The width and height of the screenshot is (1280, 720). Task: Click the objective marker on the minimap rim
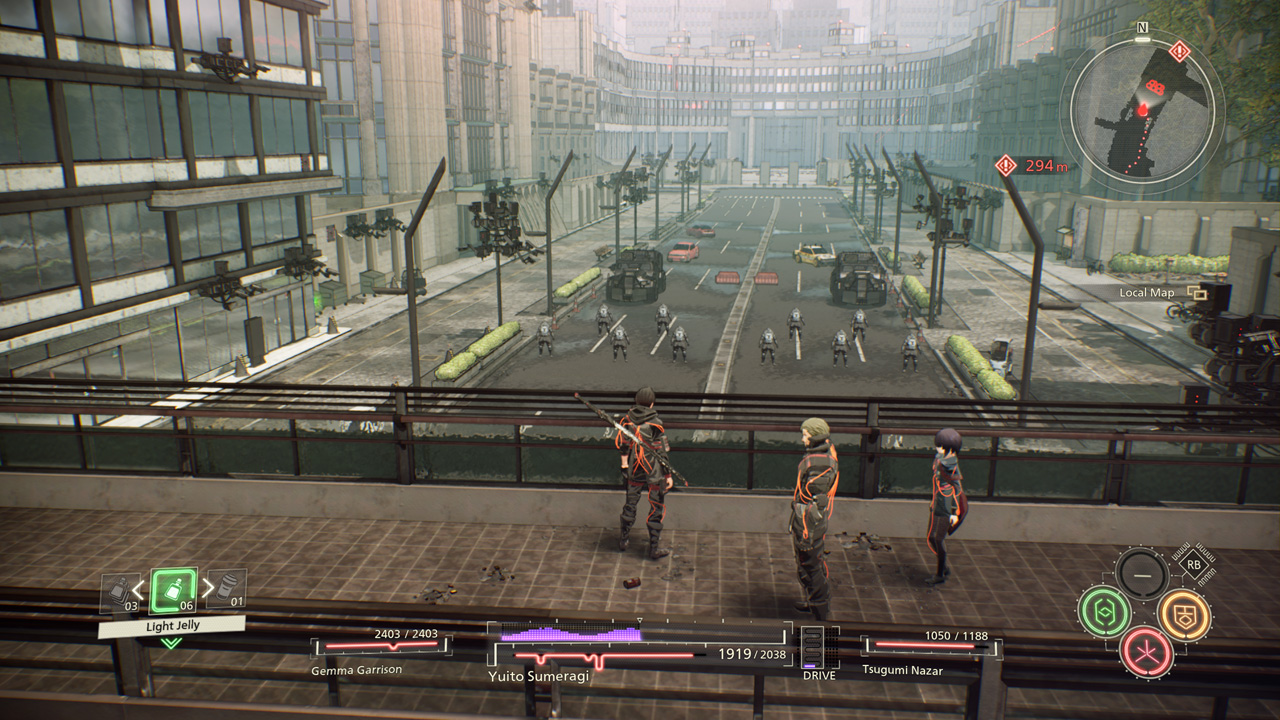1180,51
